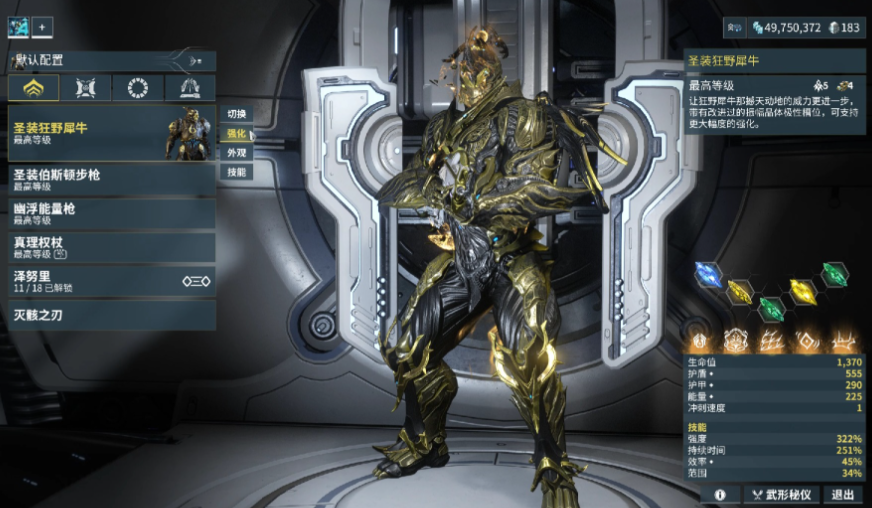Switch to the fourth loadout category tab
872x508 pixels.
click(189, 88)
